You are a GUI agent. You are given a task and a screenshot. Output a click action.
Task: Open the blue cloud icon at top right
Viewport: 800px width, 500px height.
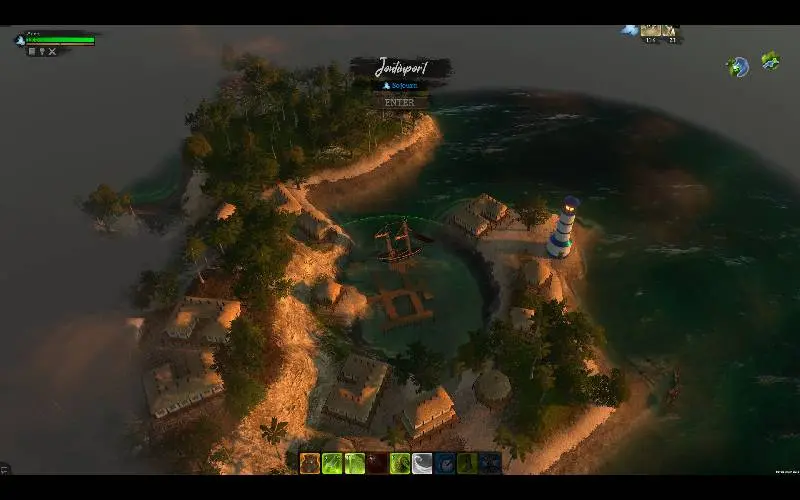tap(629, 30)
